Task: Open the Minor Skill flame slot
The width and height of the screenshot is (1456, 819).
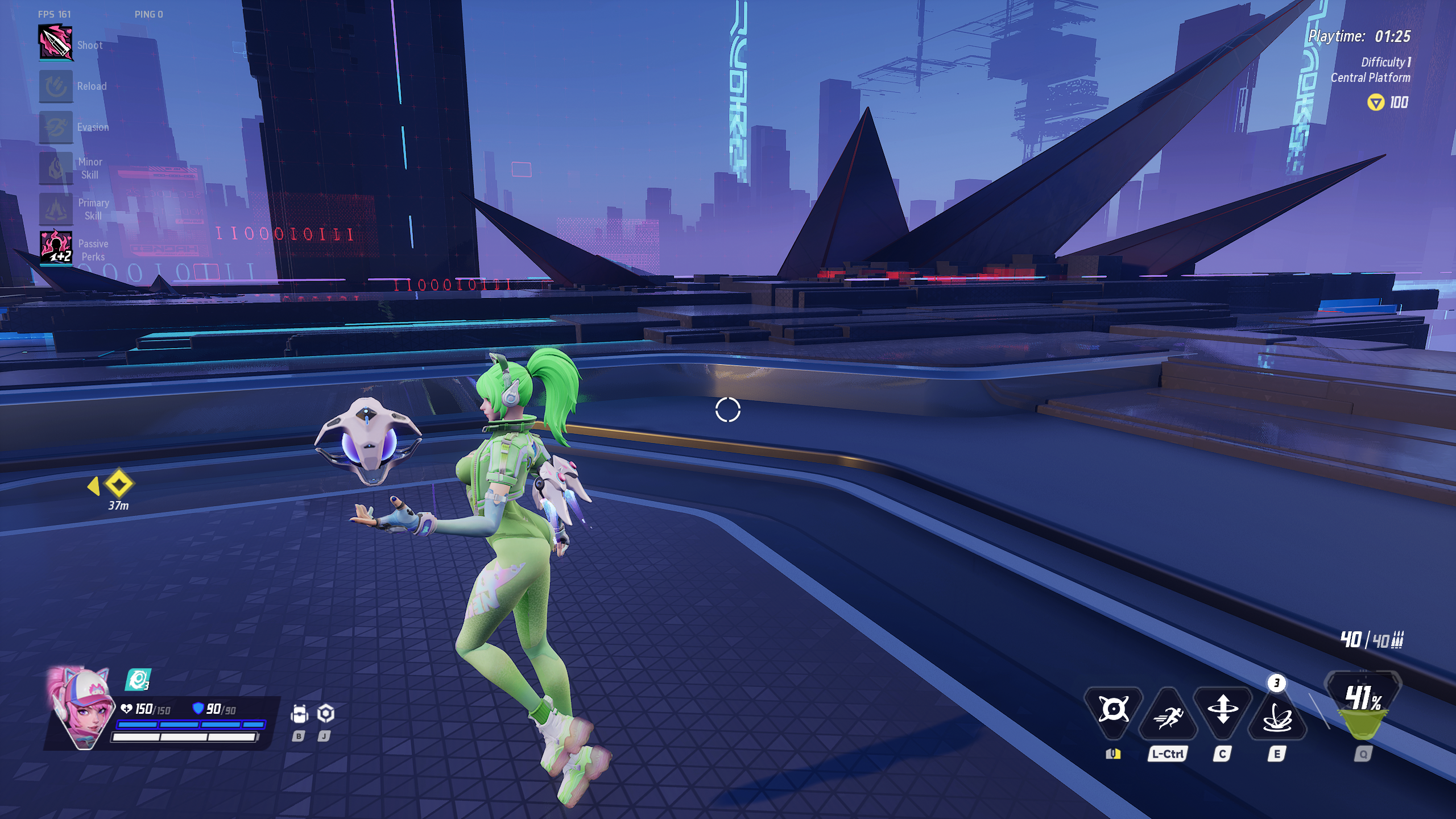Action: (x=56, y=168)
